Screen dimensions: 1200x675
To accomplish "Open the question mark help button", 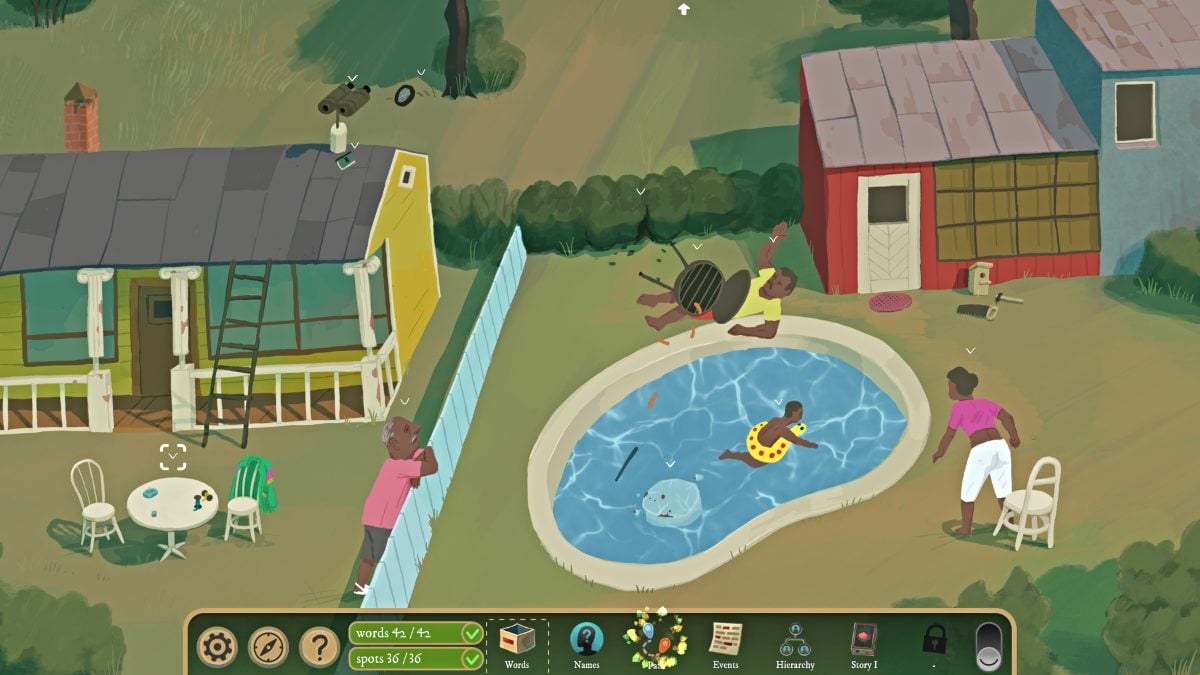I will coord(319,647).
